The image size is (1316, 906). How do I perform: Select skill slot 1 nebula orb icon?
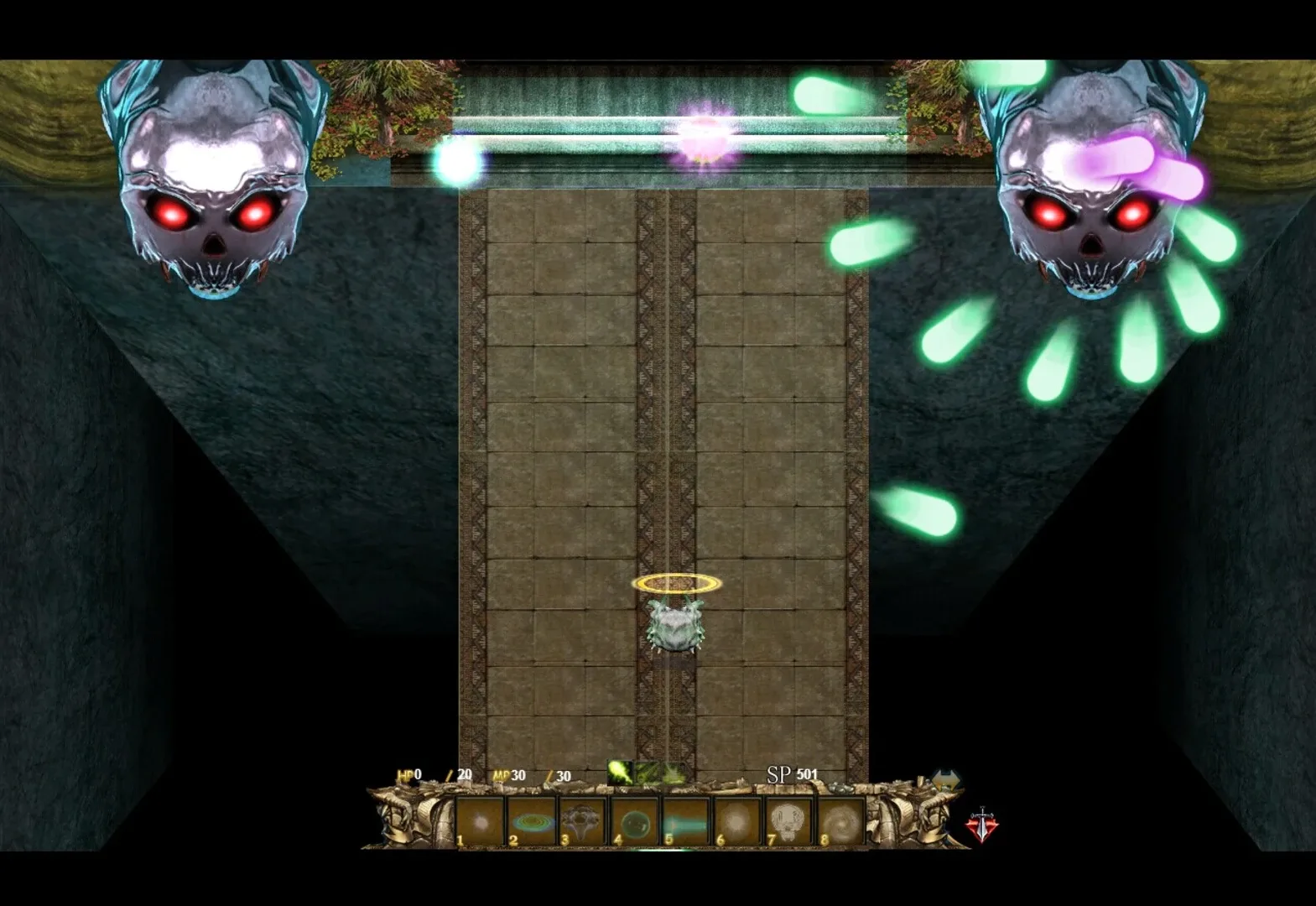pyautogui.click(x=481, y=820)
